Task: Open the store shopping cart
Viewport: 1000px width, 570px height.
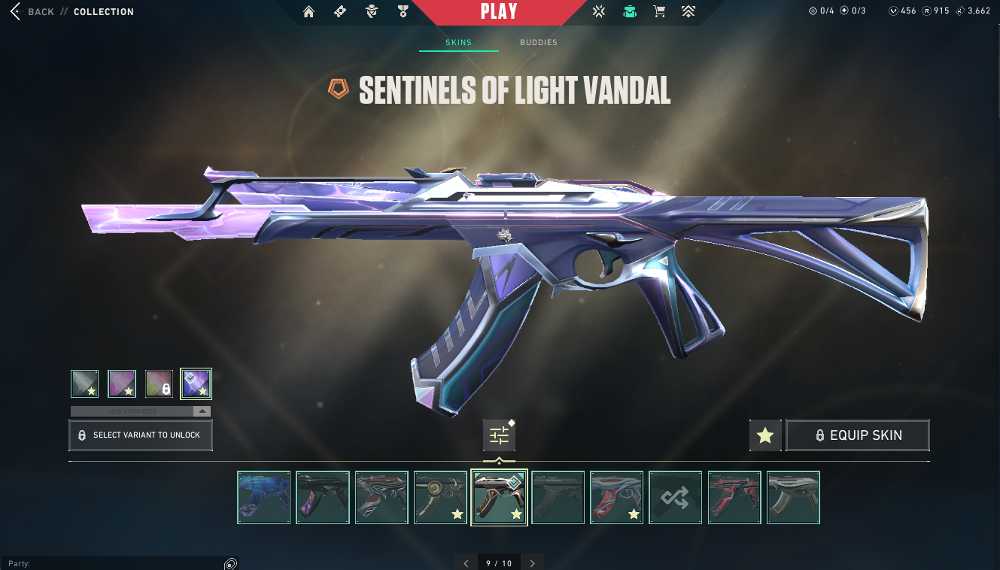Action: 659,12
